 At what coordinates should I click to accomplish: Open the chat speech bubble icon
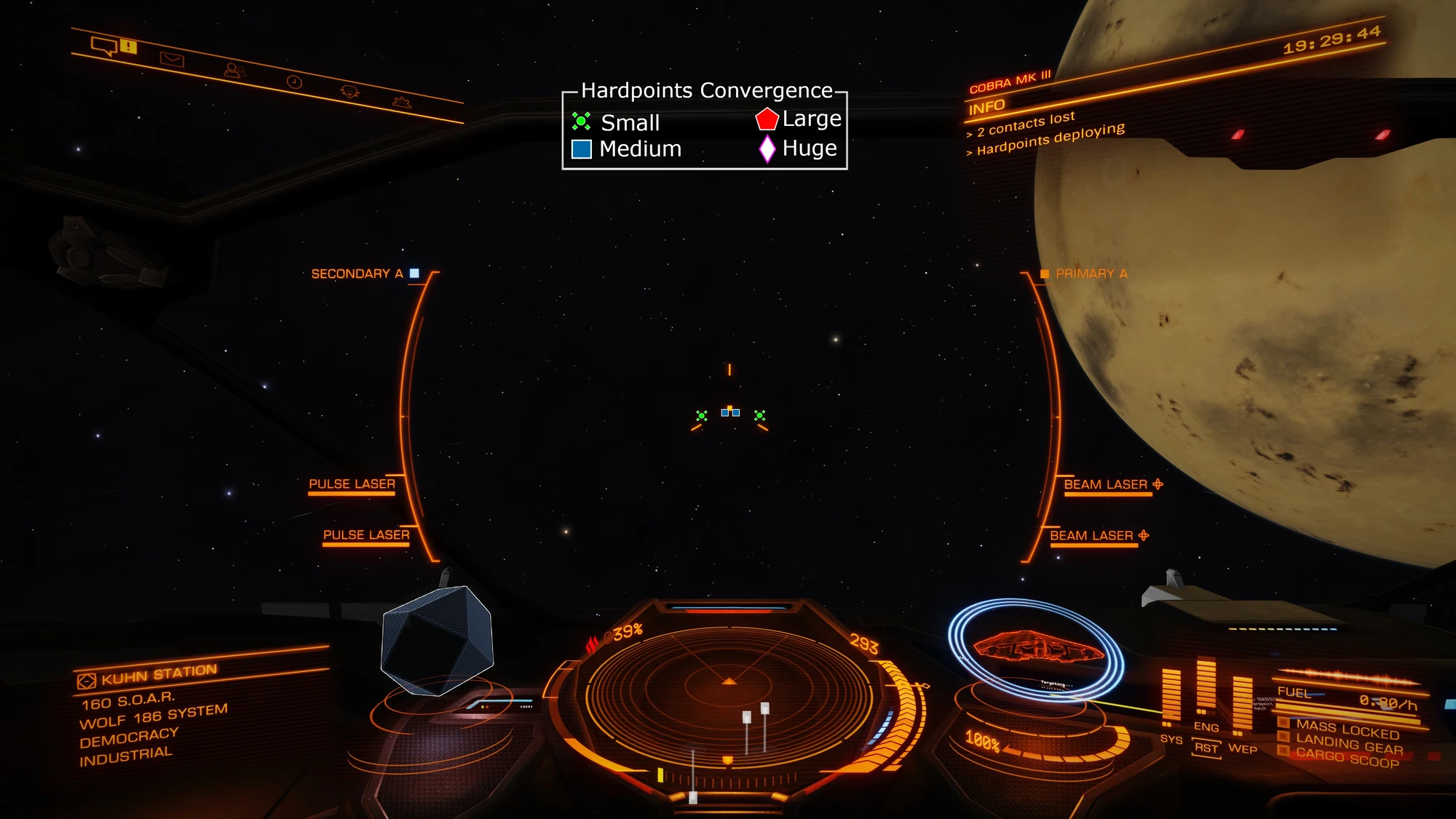(x=103, y=47)
